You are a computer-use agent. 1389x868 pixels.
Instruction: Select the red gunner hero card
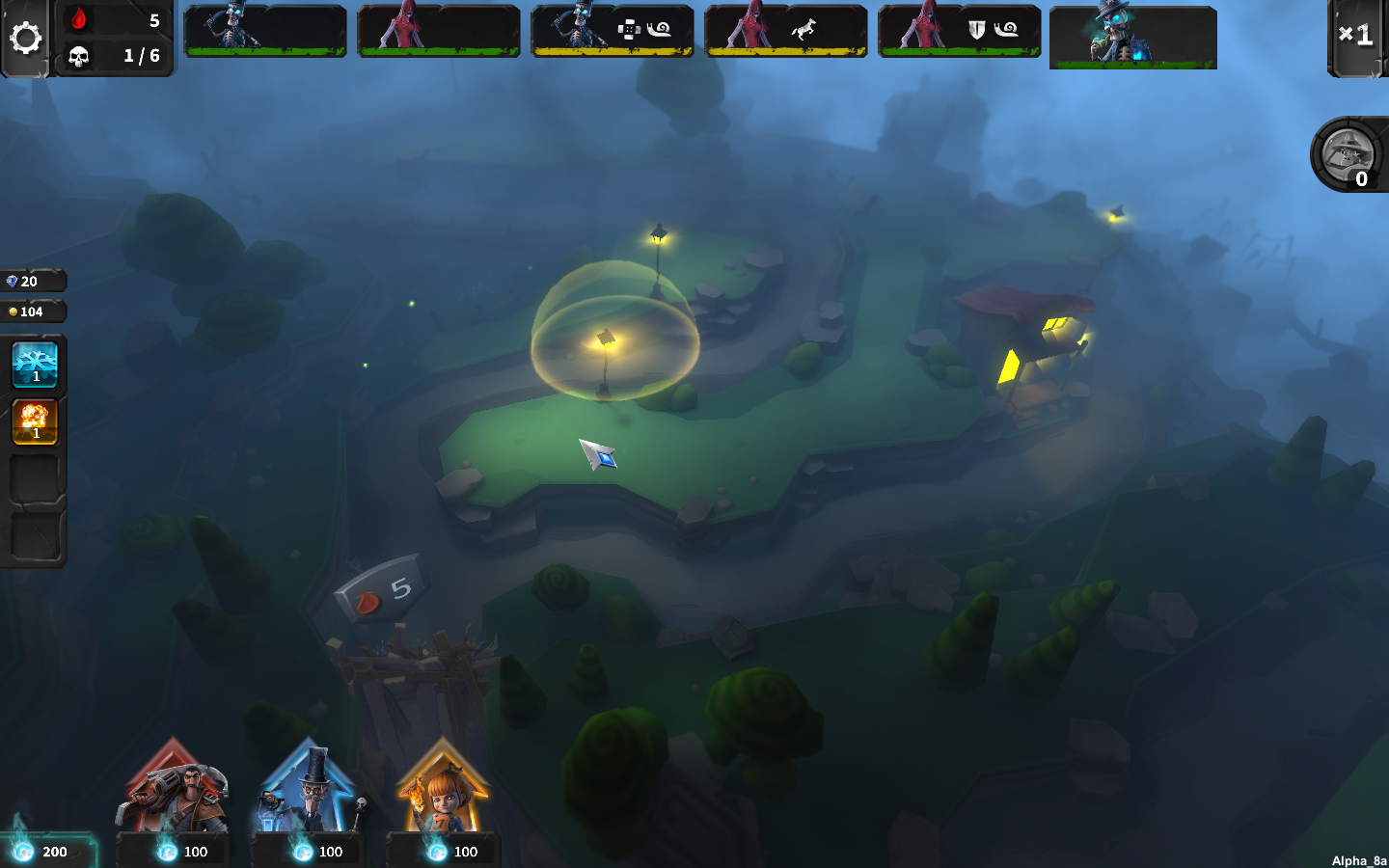[174, 788]
